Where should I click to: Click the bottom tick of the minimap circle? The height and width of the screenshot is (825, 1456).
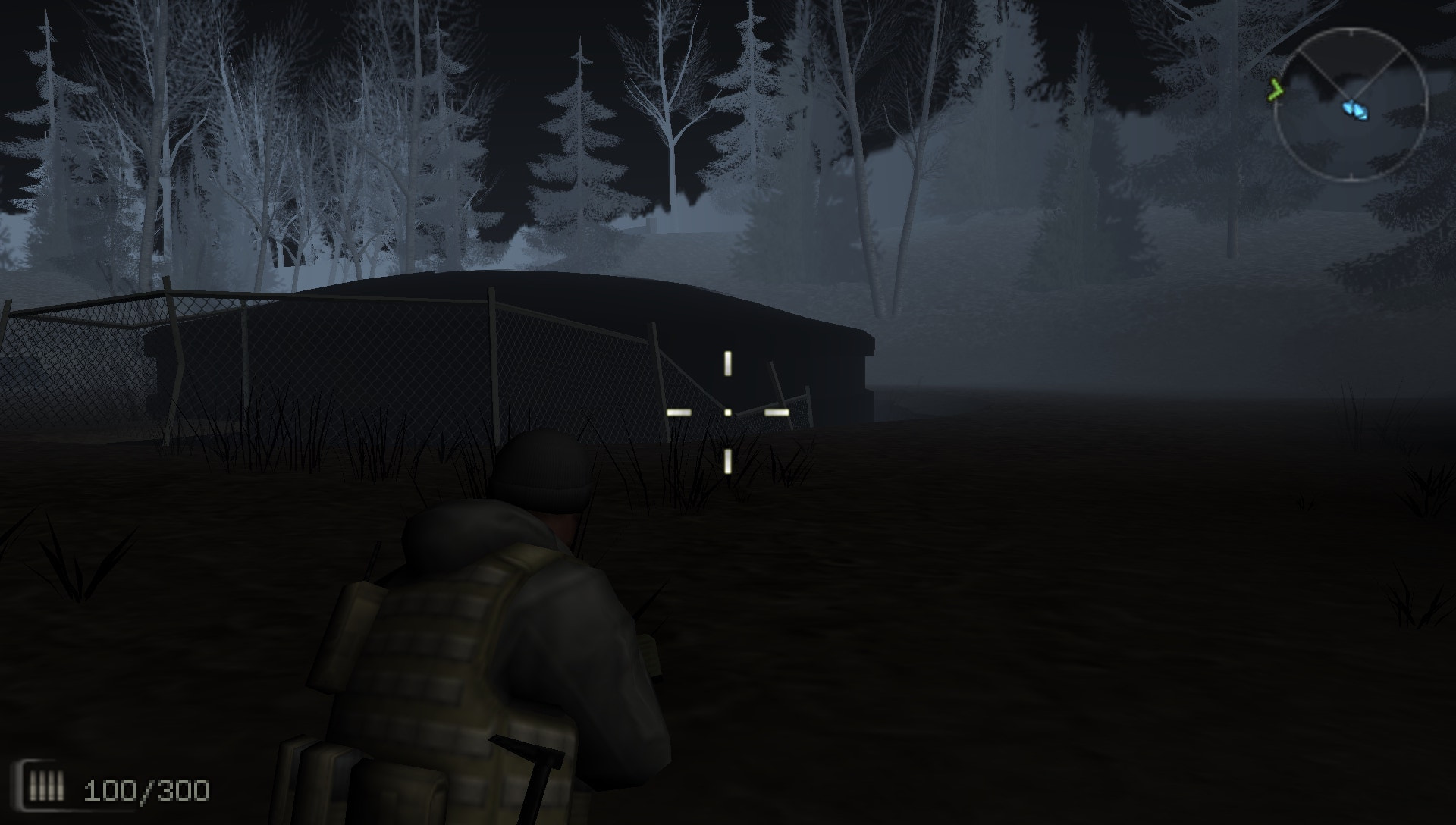point(1352,175)
